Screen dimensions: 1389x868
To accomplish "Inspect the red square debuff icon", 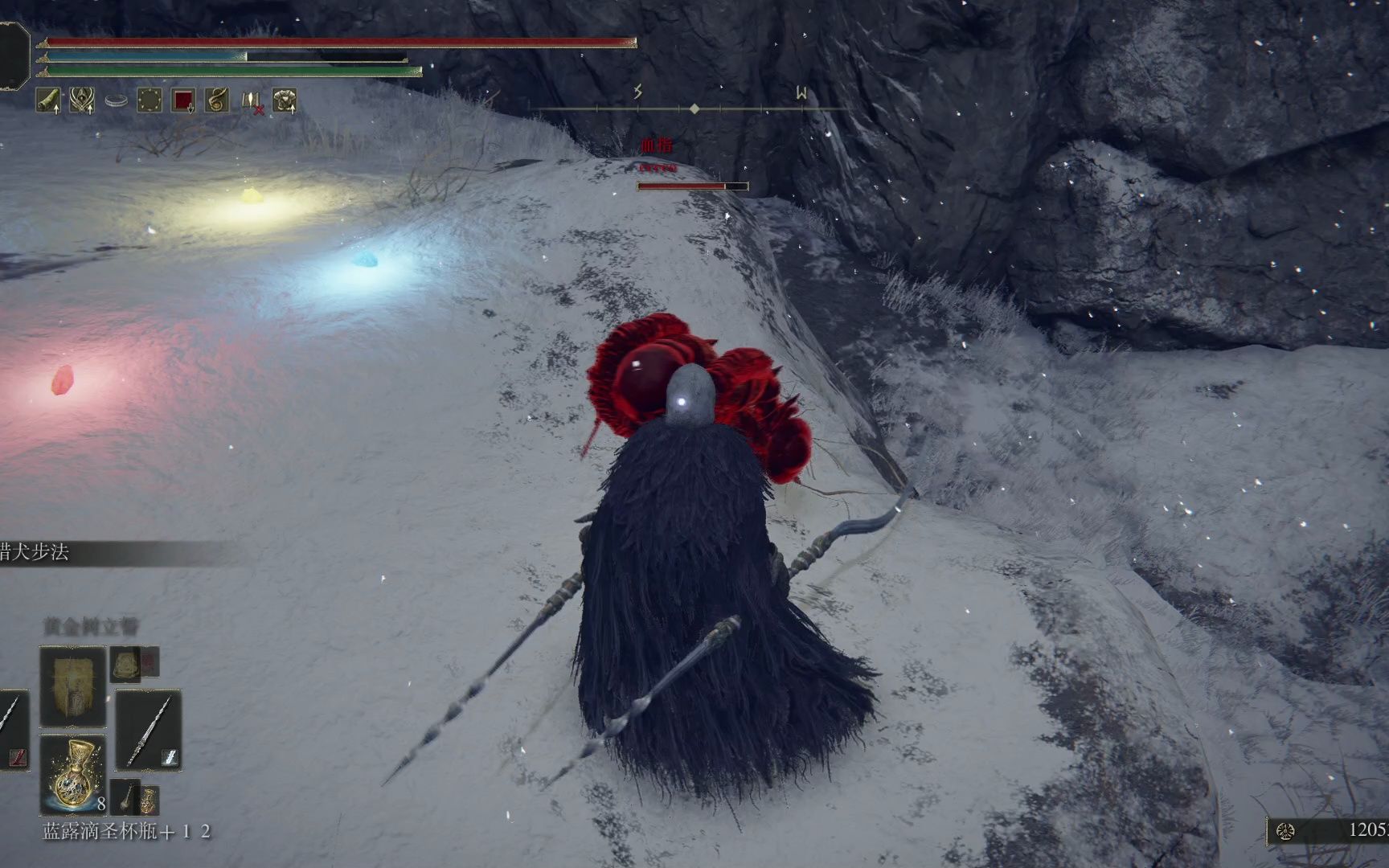I will 183,100.
